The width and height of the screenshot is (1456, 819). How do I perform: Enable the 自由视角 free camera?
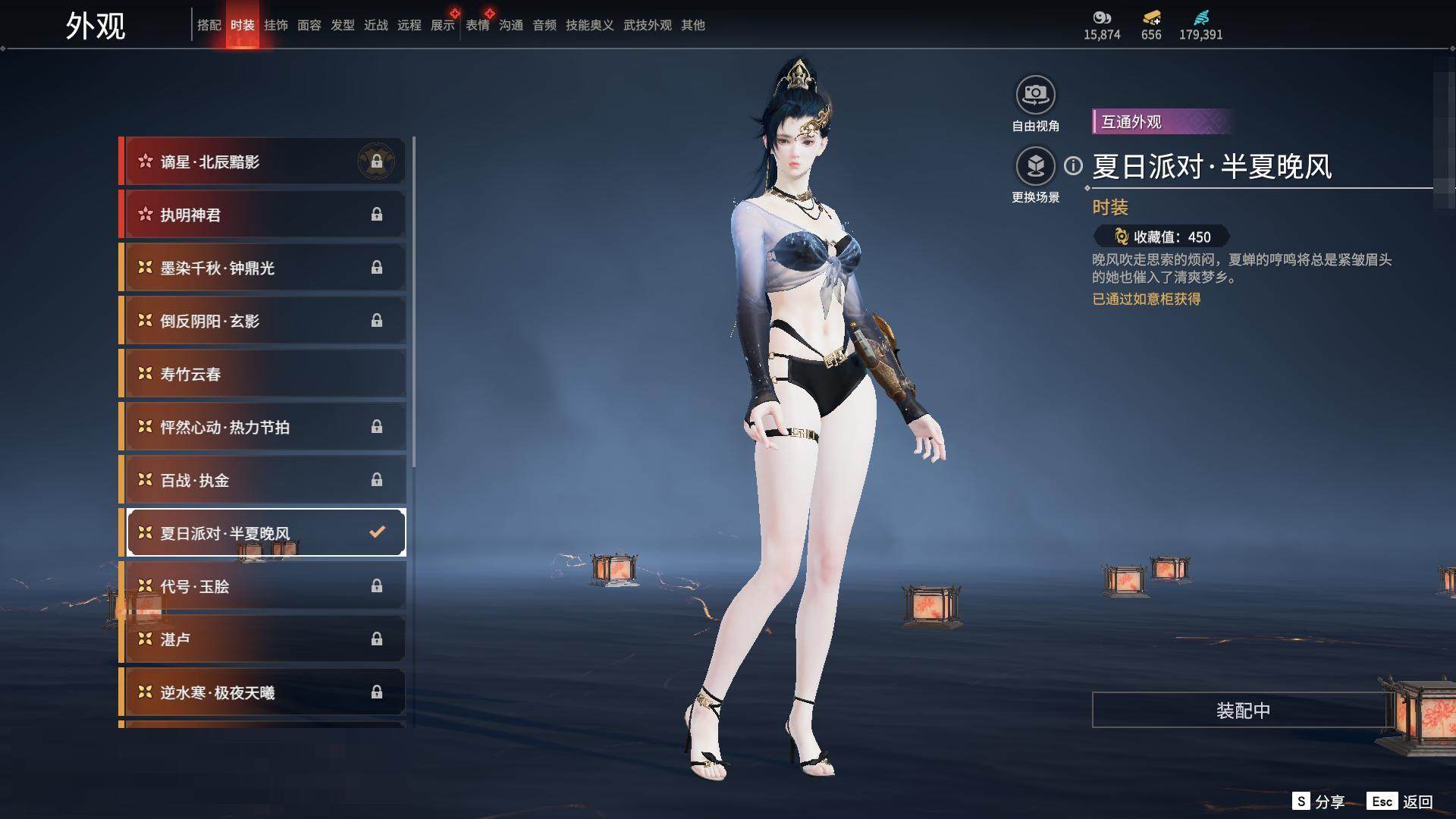pyautogui.click(x=1035, y=96)
